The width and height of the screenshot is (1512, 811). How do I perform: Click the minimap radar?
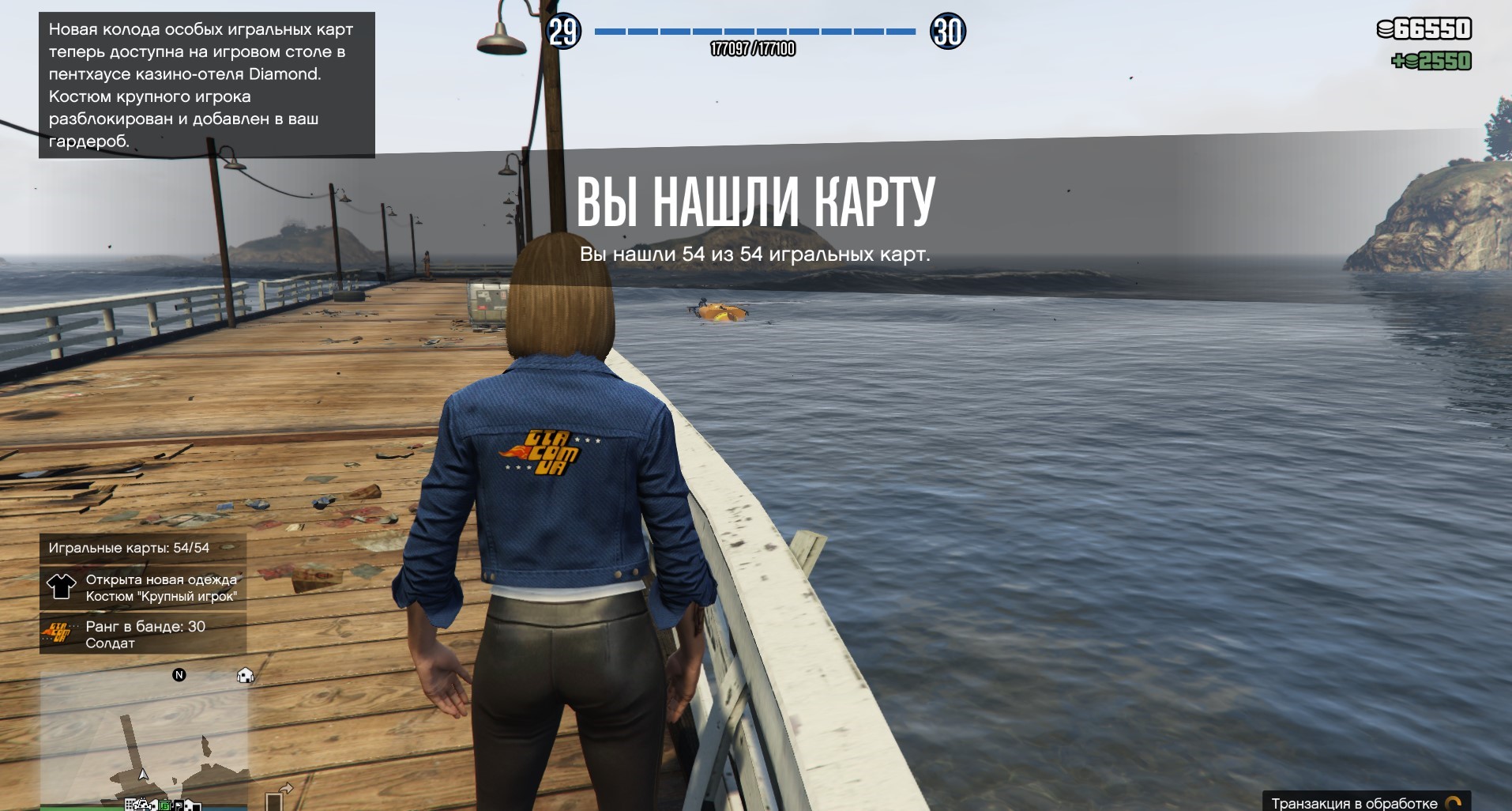tap(143, 739)
